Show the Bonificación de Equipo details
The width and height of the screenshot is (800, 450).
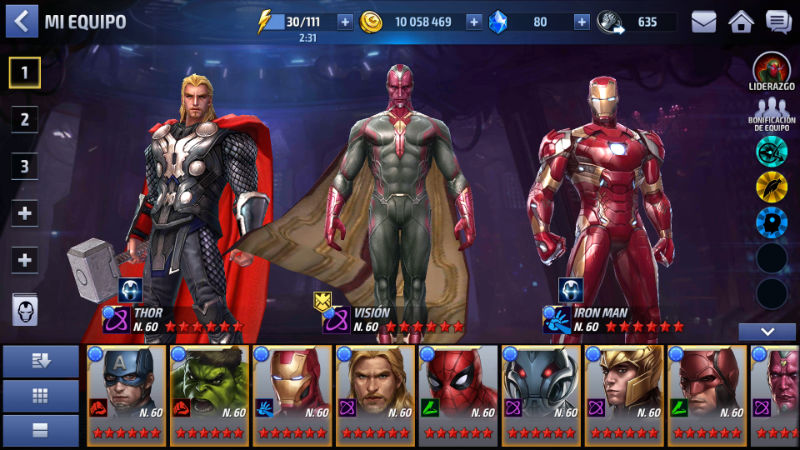coord(771,112)
